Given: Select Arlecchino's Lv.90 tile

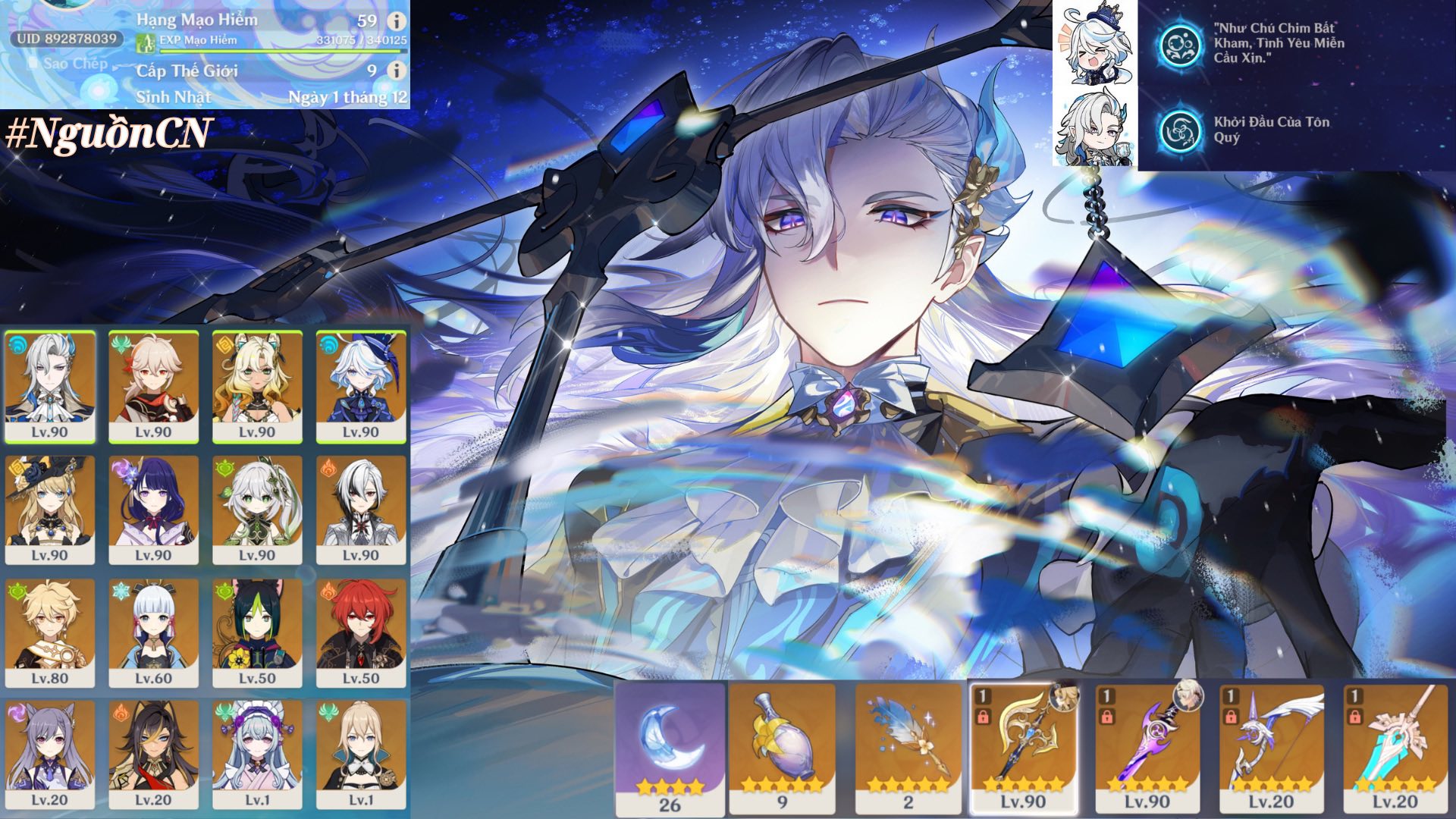Looking at the screenshot, I should click(x=361, y=508).
